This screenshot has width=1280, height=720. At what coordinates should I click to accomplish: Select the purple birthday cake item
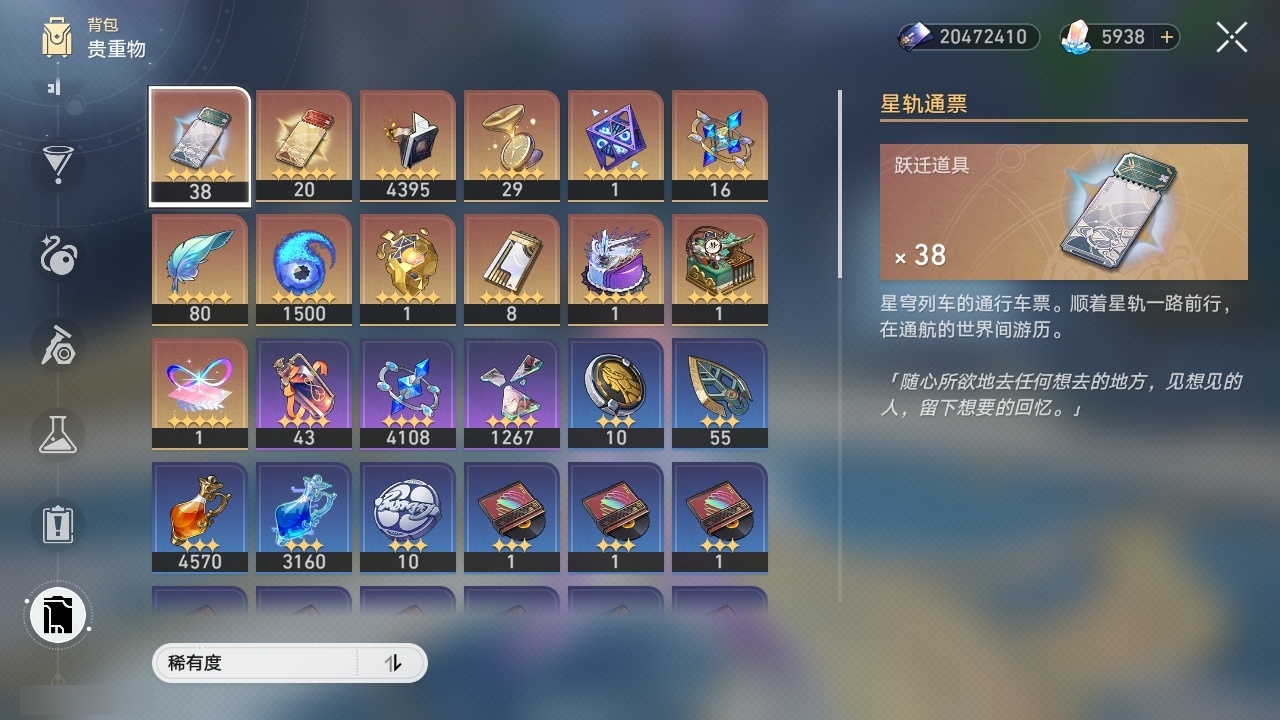coord(615,269)
